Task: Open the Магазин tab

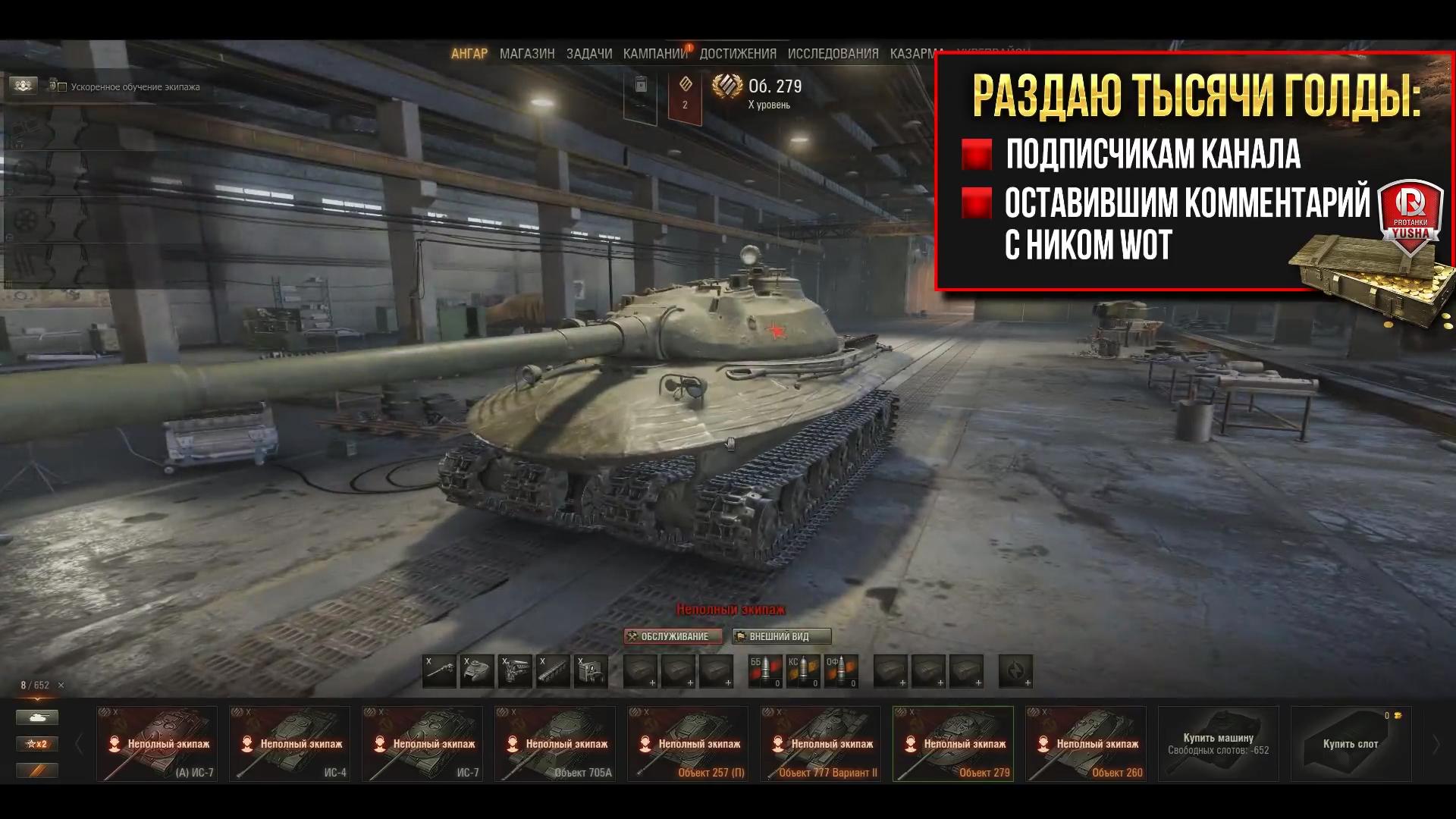Action: [527, 54]
